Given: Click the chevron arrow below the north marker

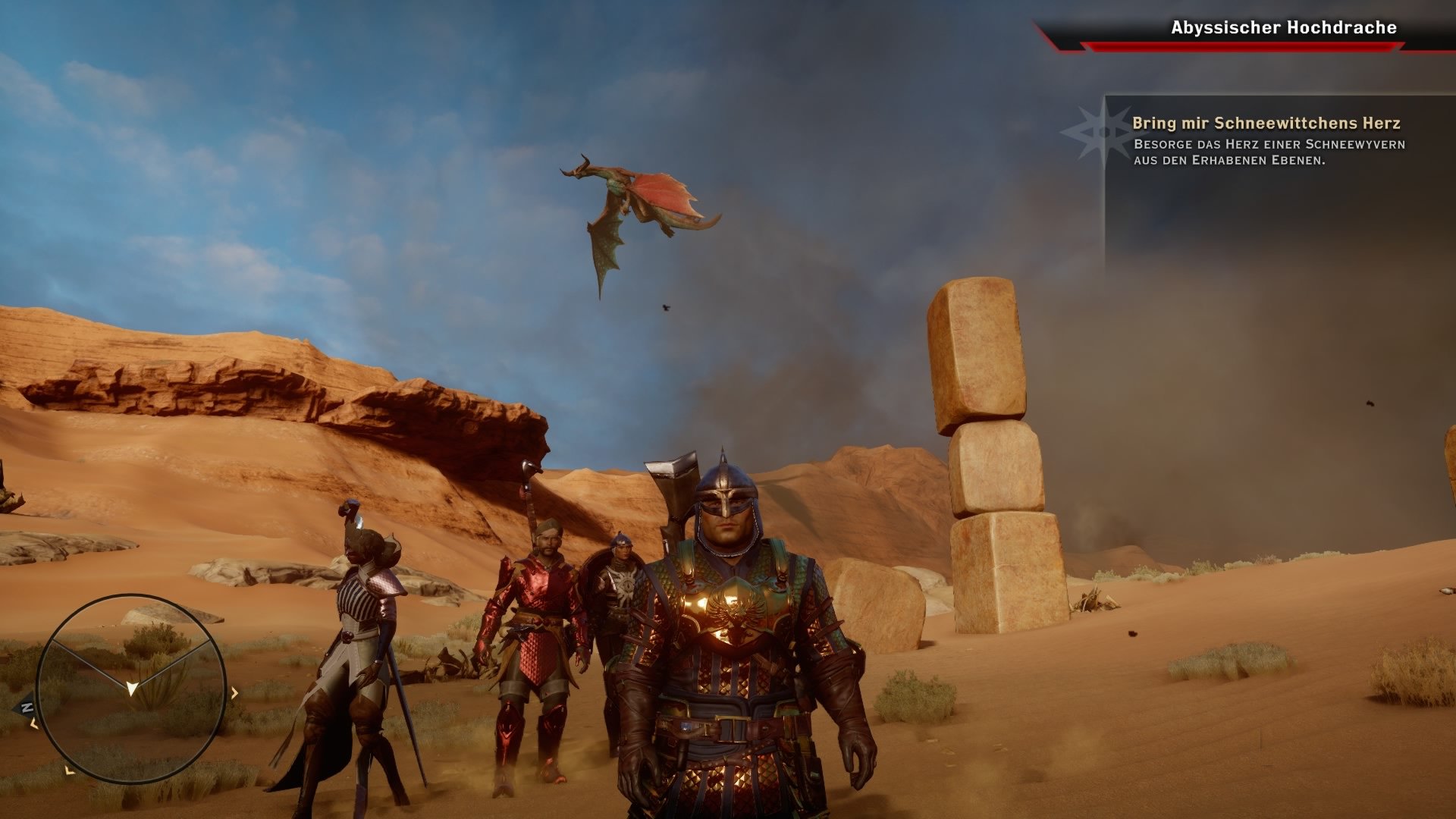Looking at the screenshot, I should [x=33, y=724].
